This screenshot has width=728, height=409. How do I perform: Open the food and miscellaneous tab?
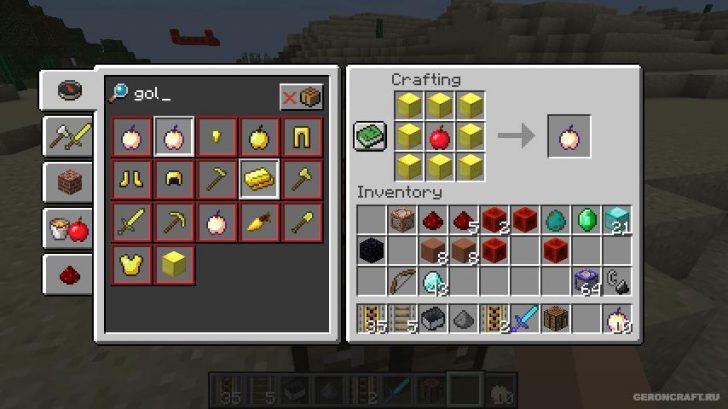tap(67, 229)
